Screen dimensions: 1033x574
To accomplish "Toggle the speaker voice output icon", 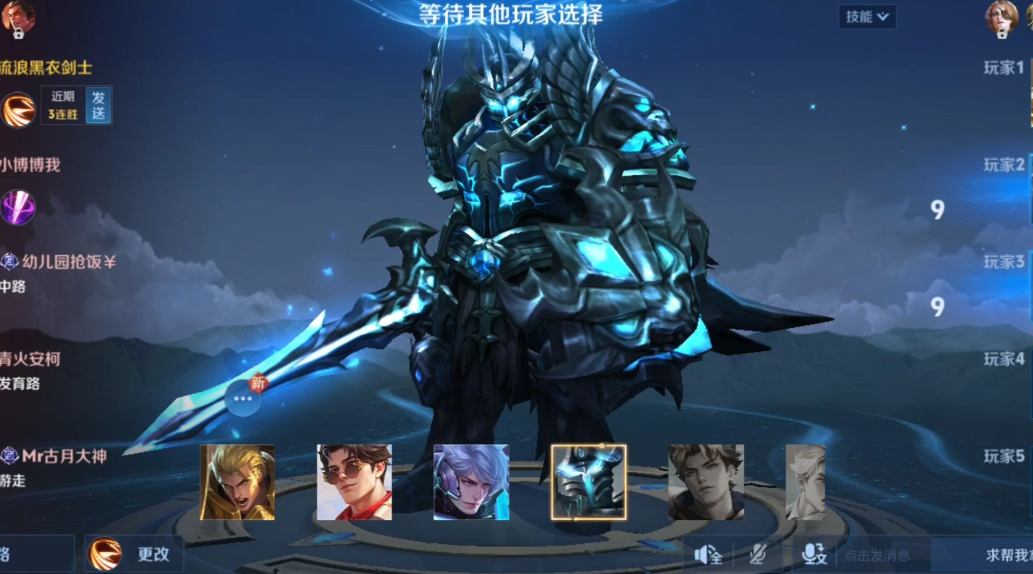I will 708,554.
